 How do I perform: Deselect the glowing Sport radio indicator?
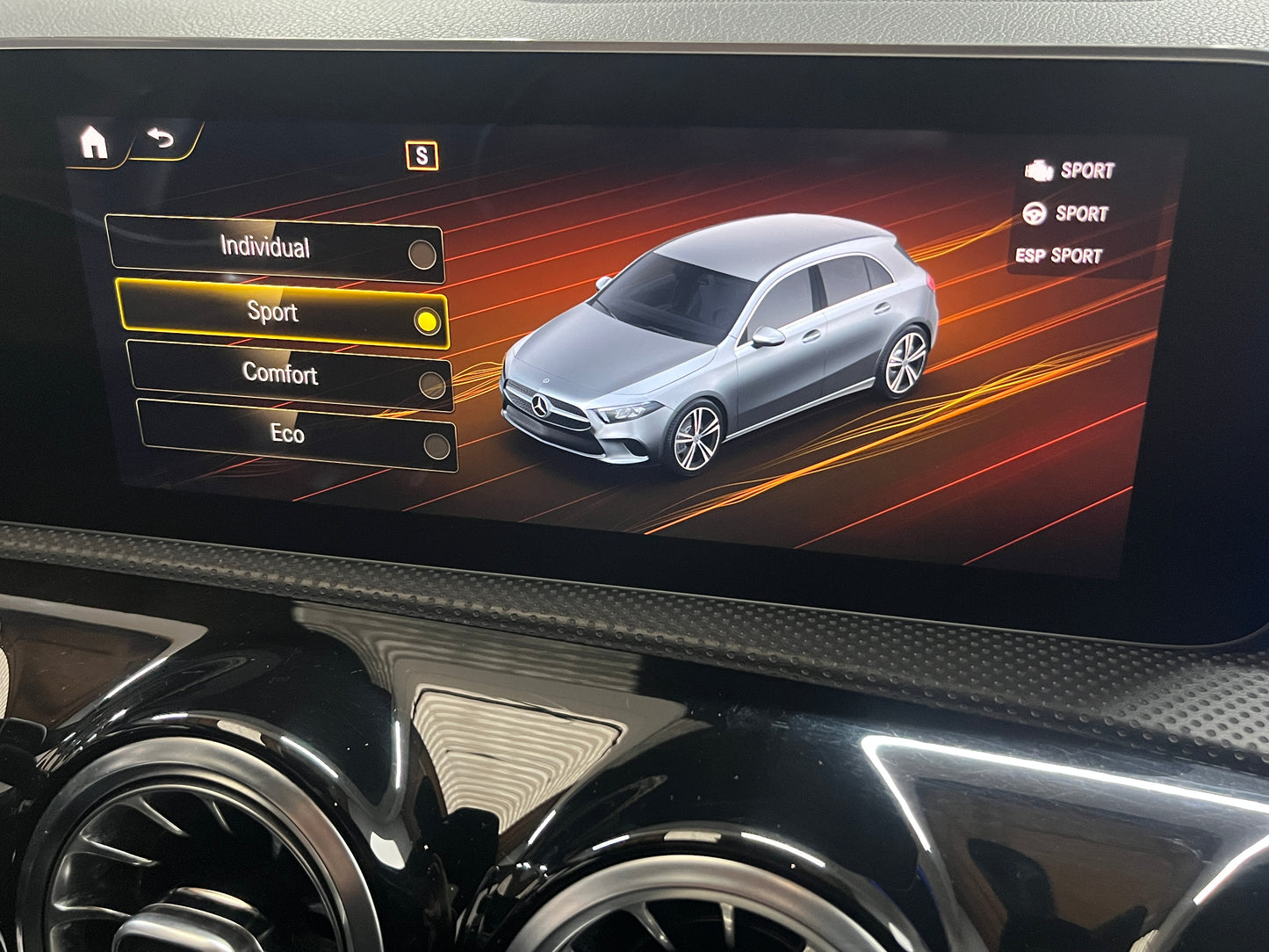coord(427,320)
